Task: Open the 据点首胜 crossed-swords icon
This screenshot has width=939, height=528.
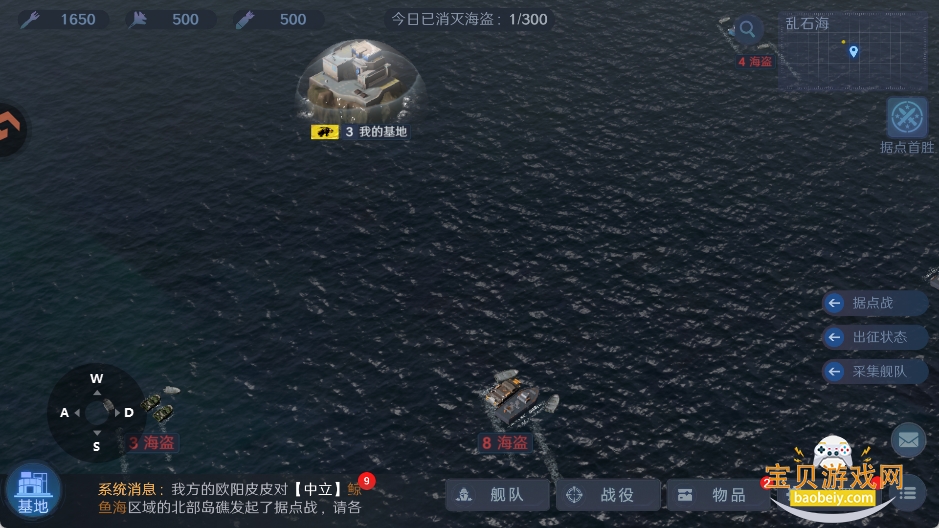Action: click(907, 117)
